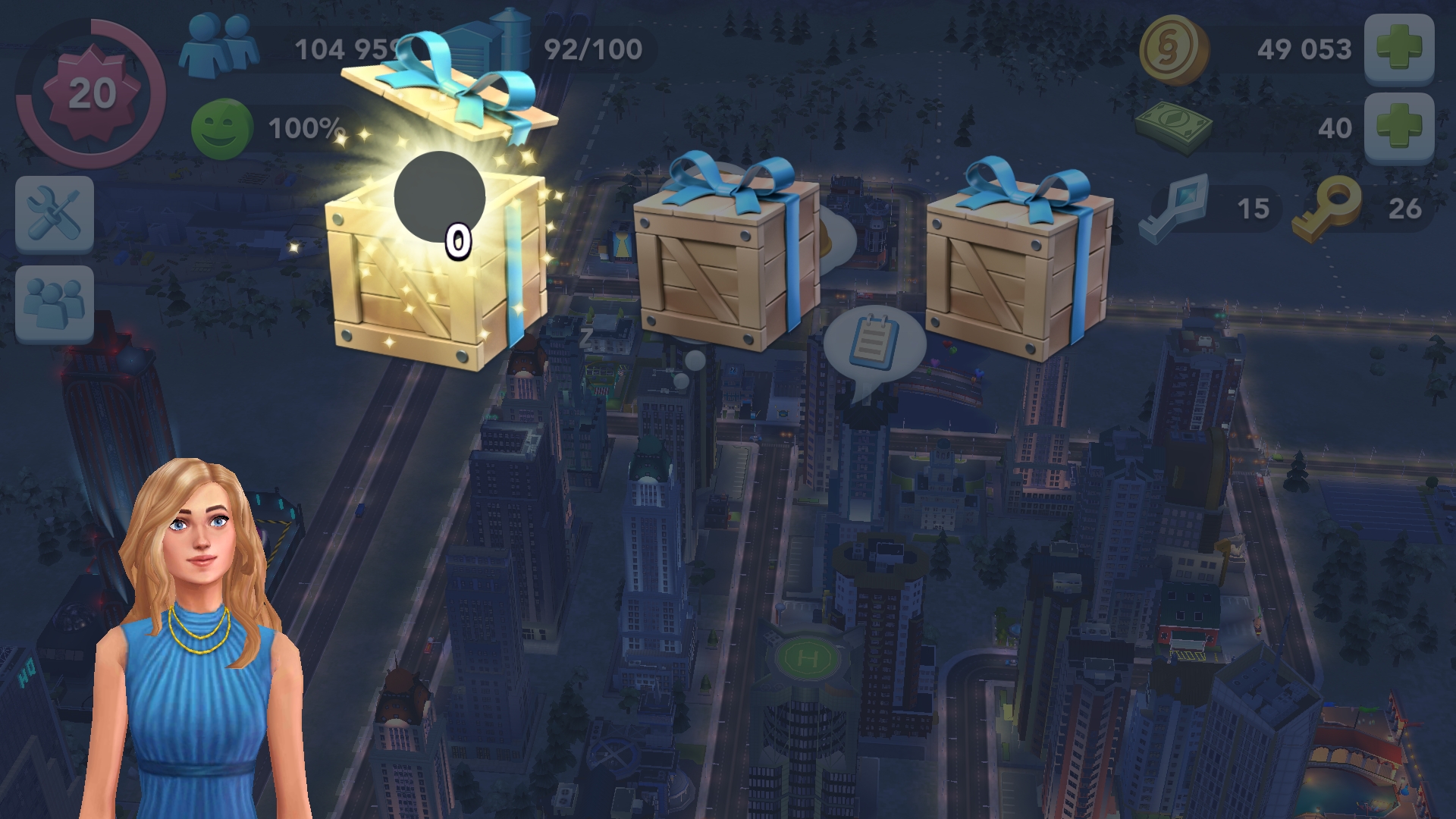The width and height of the screenshot is (1456, 819).
Task: Tap the level 20 star badge
Action: pos(91,94)
